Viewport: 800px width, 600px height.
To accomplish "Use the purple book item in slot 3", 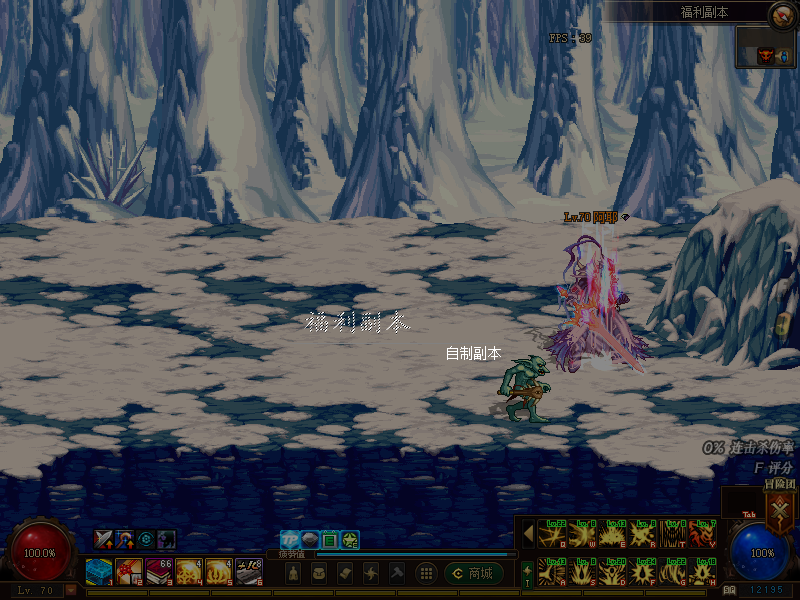I will [159, 572].
